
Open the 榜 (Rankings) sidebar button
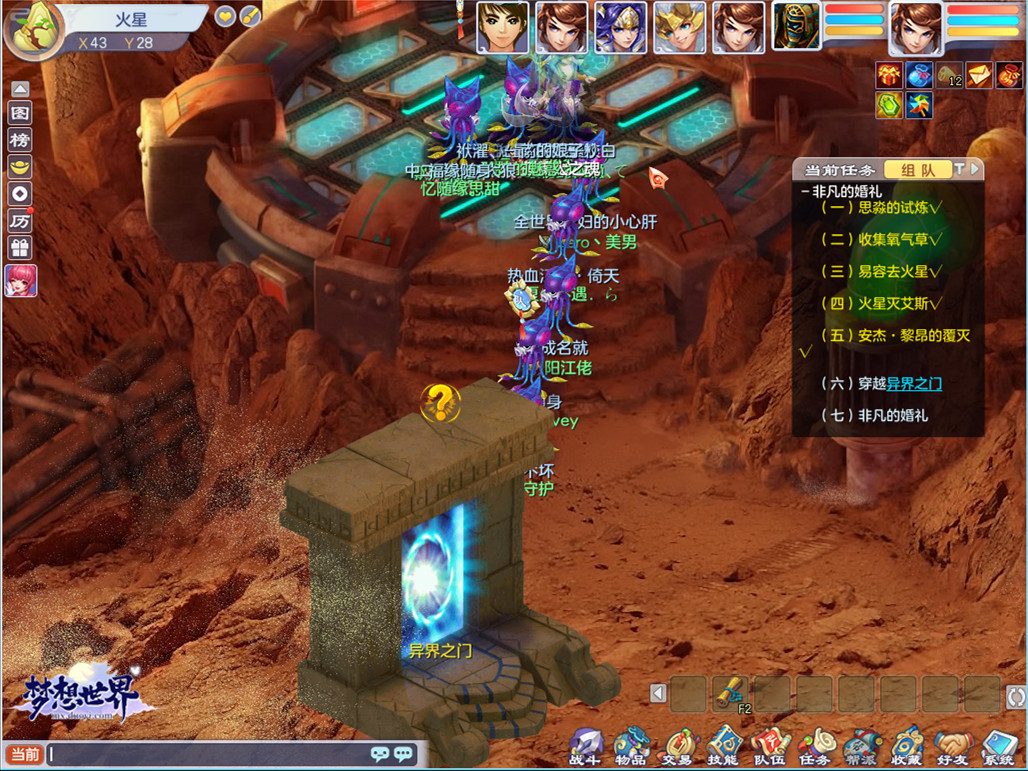[20, 140]
